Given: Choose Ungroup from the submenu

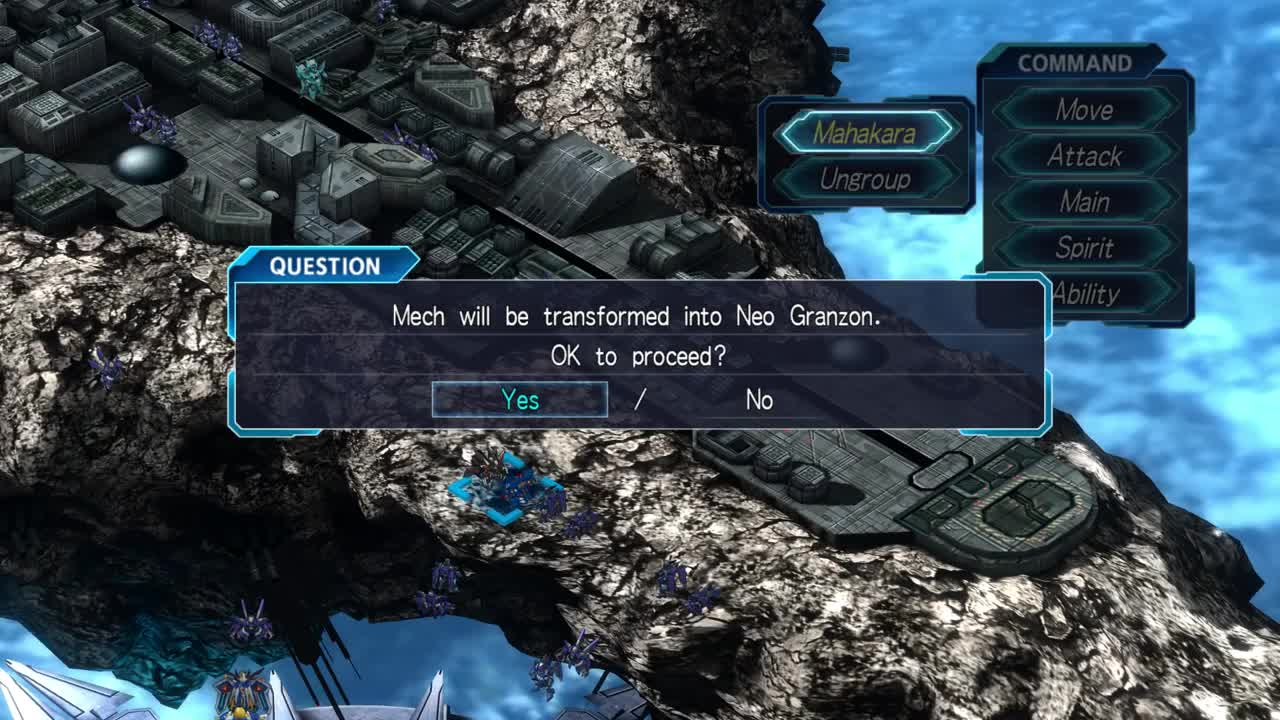Looking at the screenshot, I should click(x=865, y=179).
